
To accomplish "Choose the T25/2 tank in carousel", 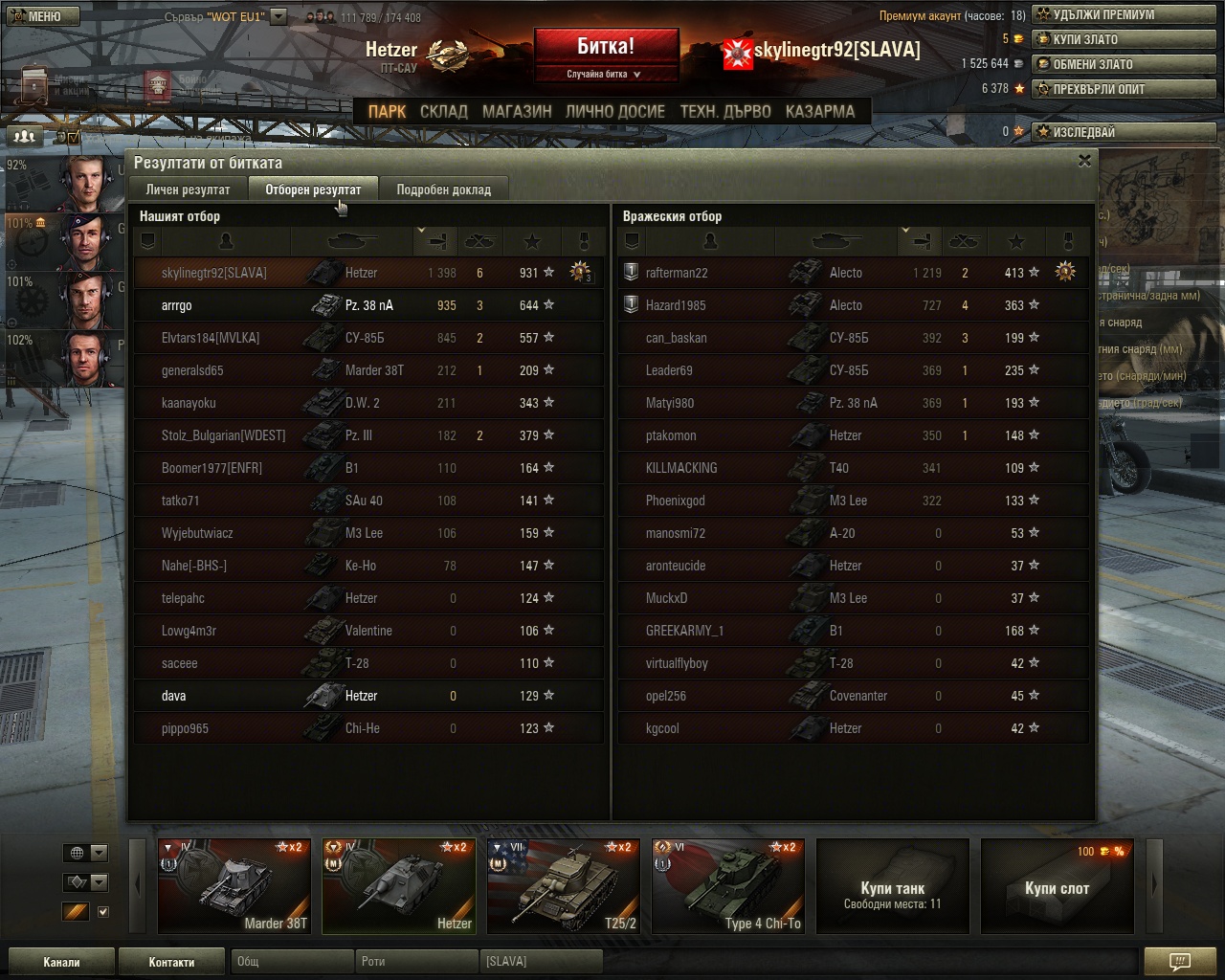I will 564,885.
